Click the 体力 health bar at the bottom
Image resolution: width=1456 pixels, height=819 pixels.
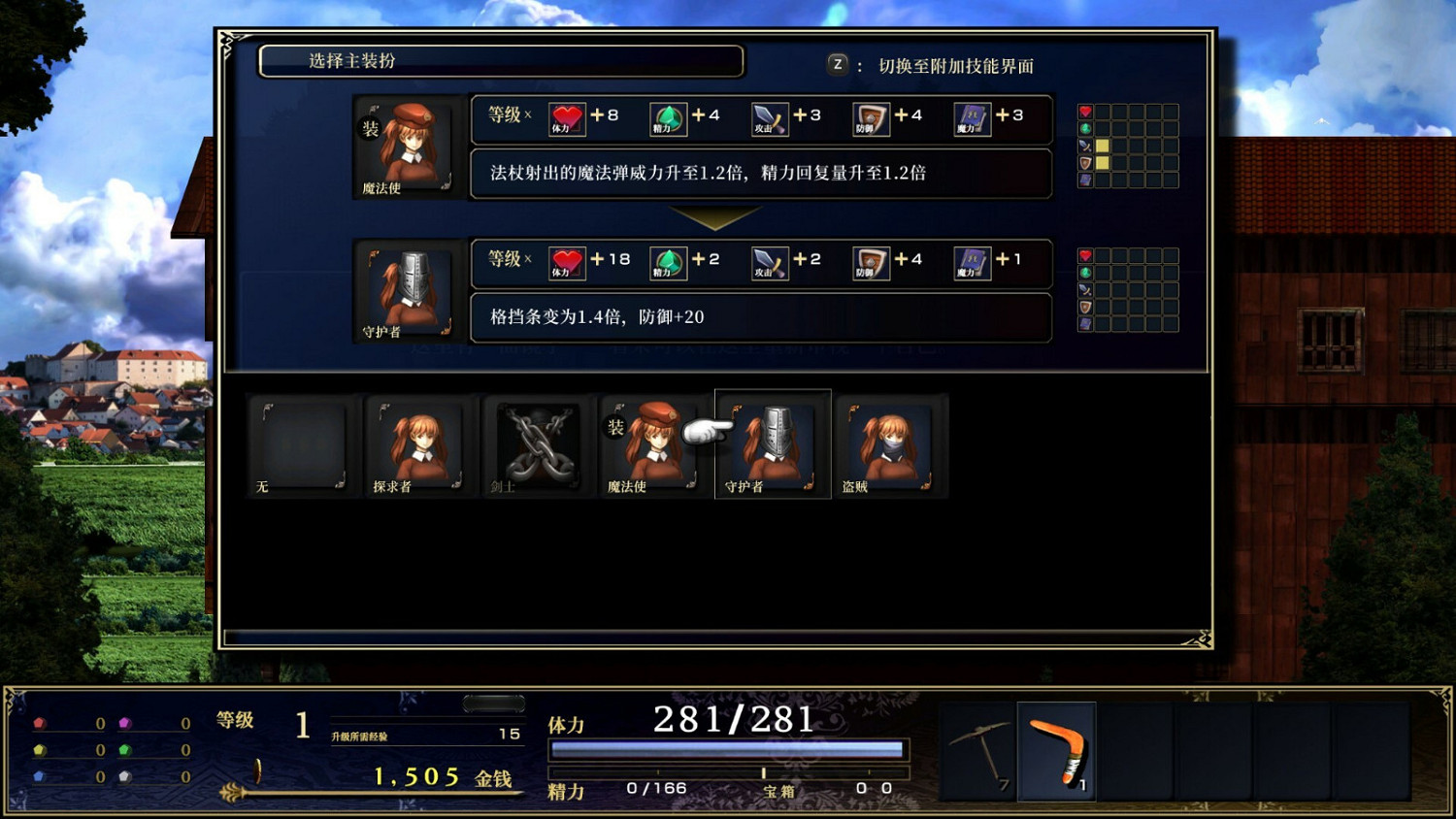tap(726, 748)
